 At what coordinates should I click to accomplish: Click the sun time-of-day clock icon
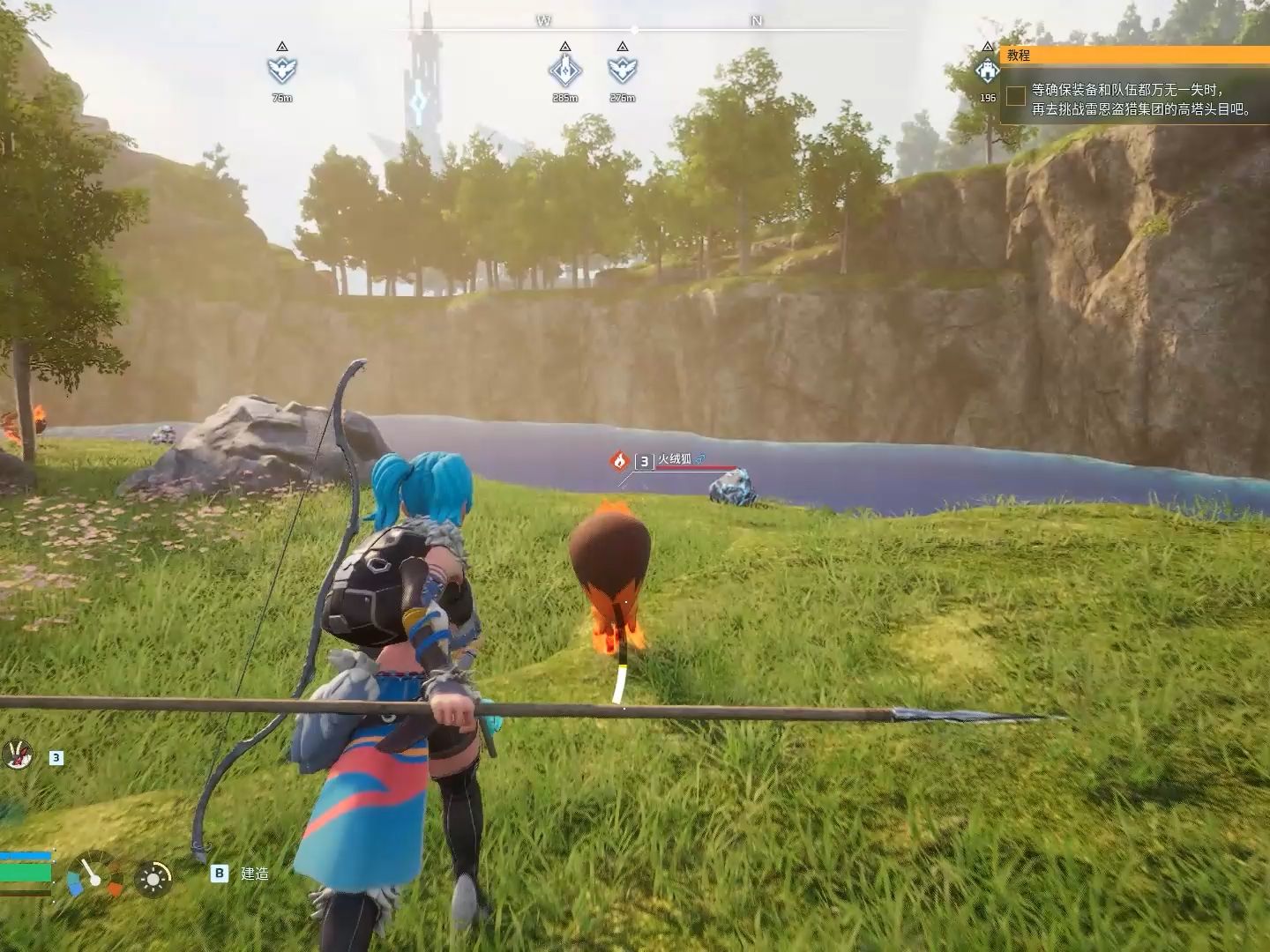153,878
